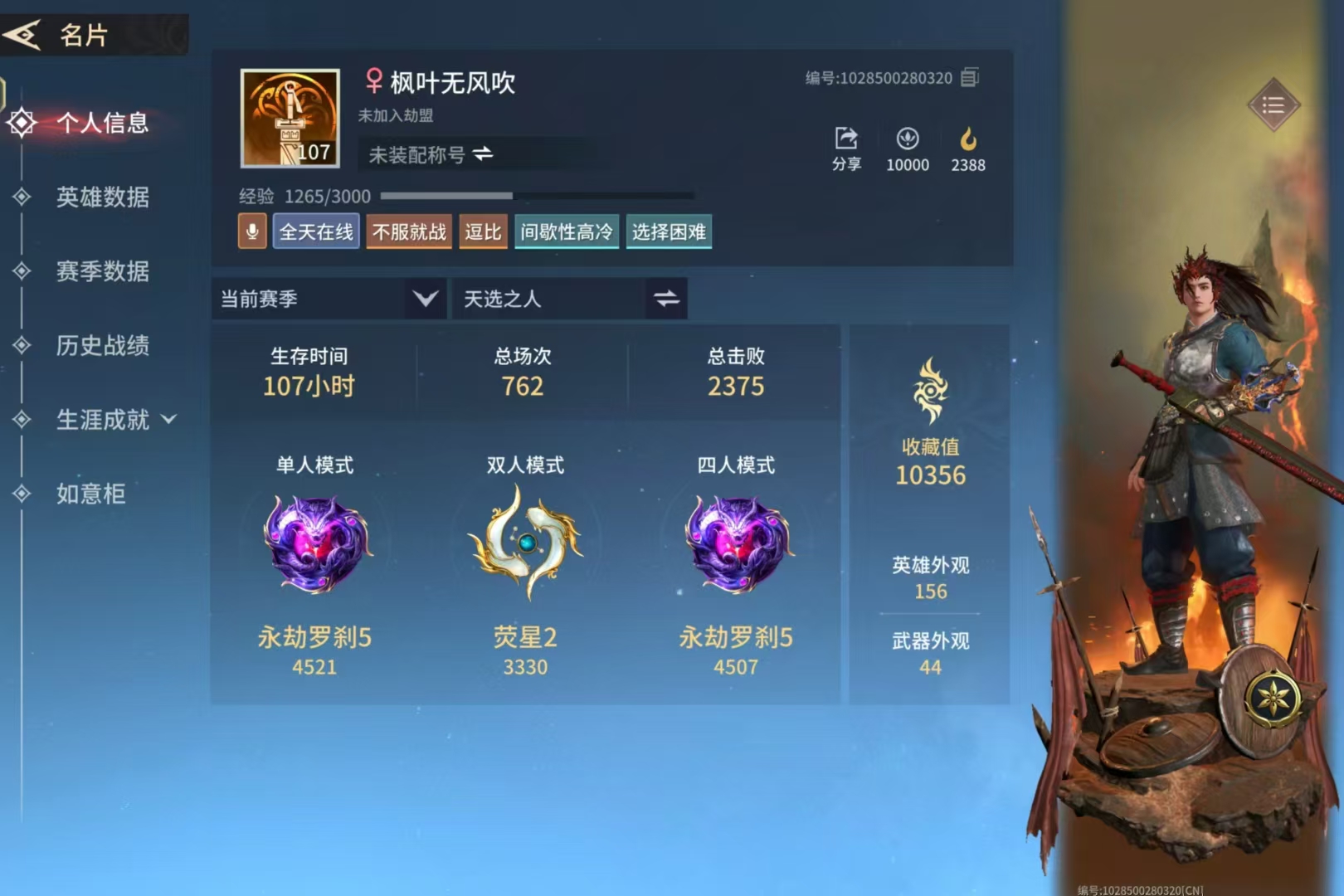This screenshot has height=896, width=1344.
Task: View the 历史战绩 tab
Action: click(x=102, y=345)
